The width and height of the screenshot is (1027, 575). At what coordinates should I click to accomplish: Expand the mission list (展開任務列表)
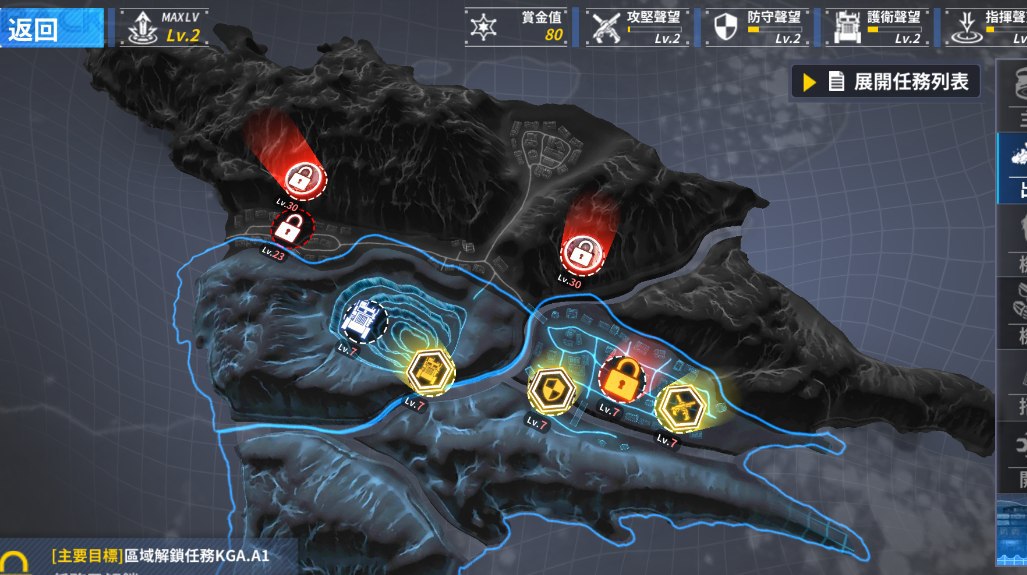click(886, 82)
